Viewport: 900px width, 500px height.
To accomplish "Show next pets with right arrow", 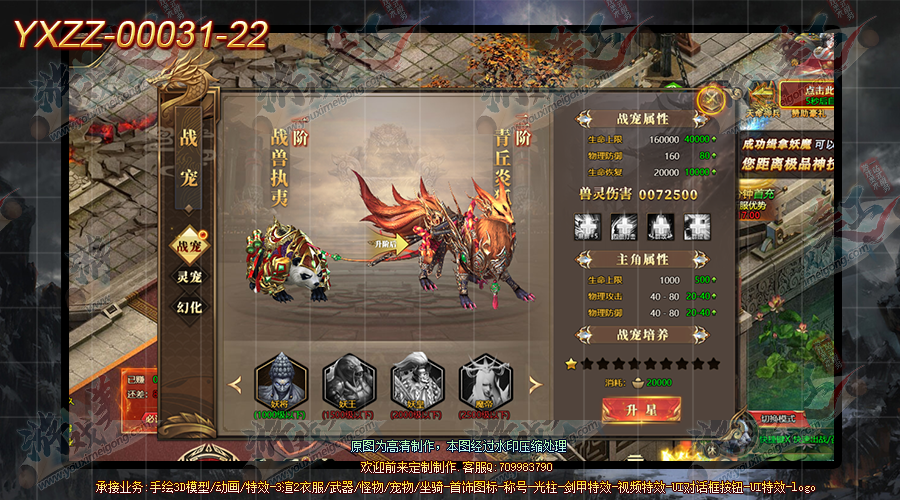I will 535,384.
